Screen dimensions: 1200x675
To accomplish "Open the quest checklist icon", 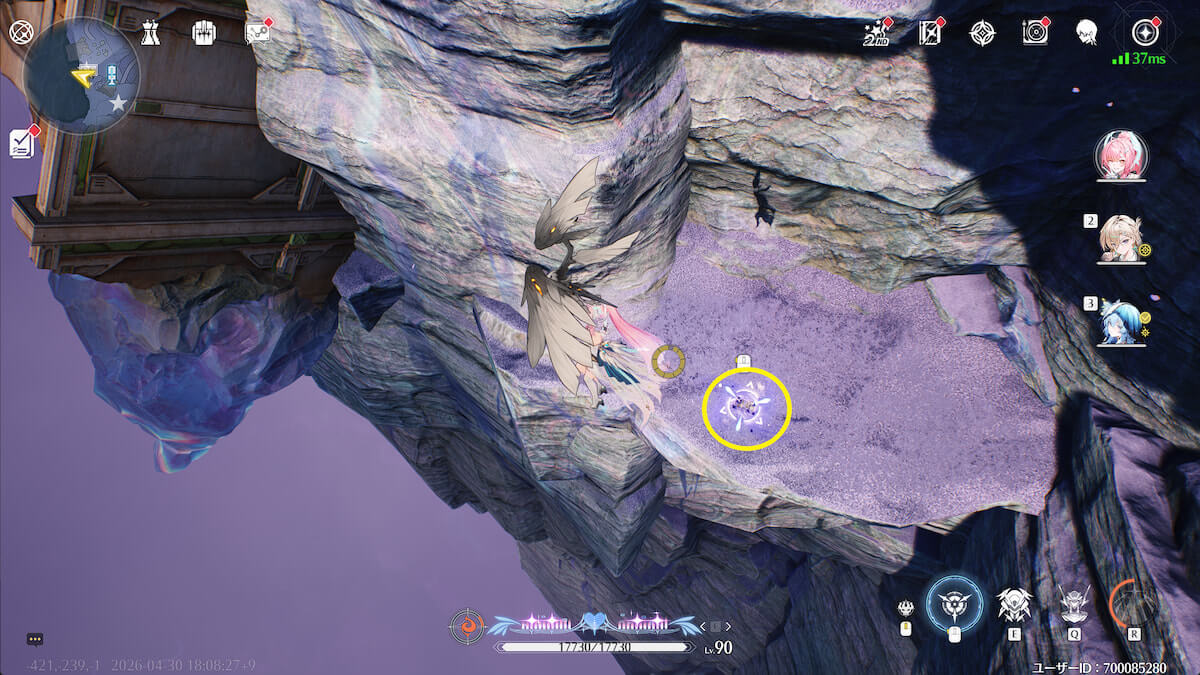I will 22,143.
